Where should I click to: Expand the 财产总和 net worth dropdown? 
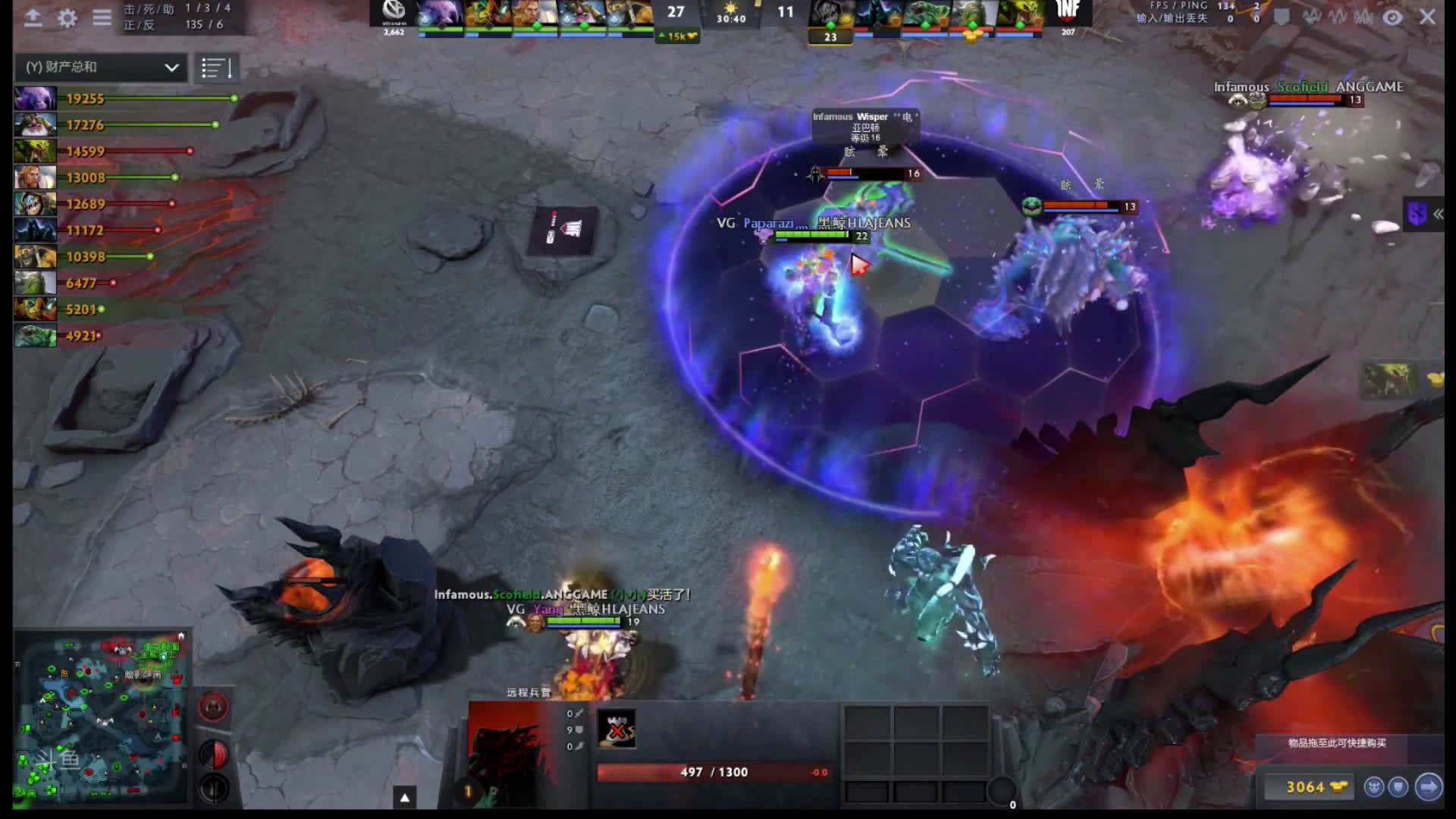click(101, 67)
